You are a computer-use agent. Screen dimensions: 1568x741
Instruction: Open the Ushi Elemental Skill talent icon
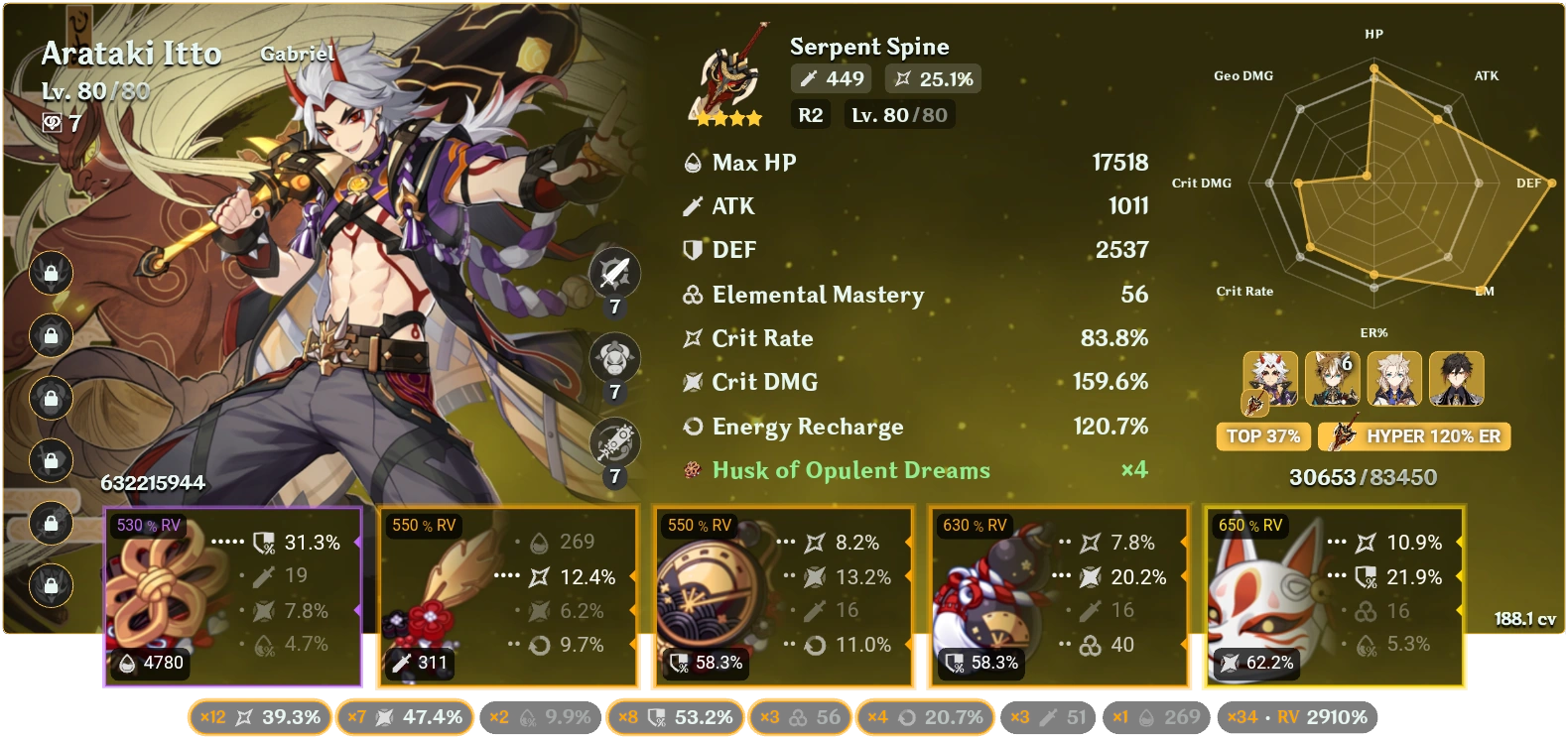615,358
